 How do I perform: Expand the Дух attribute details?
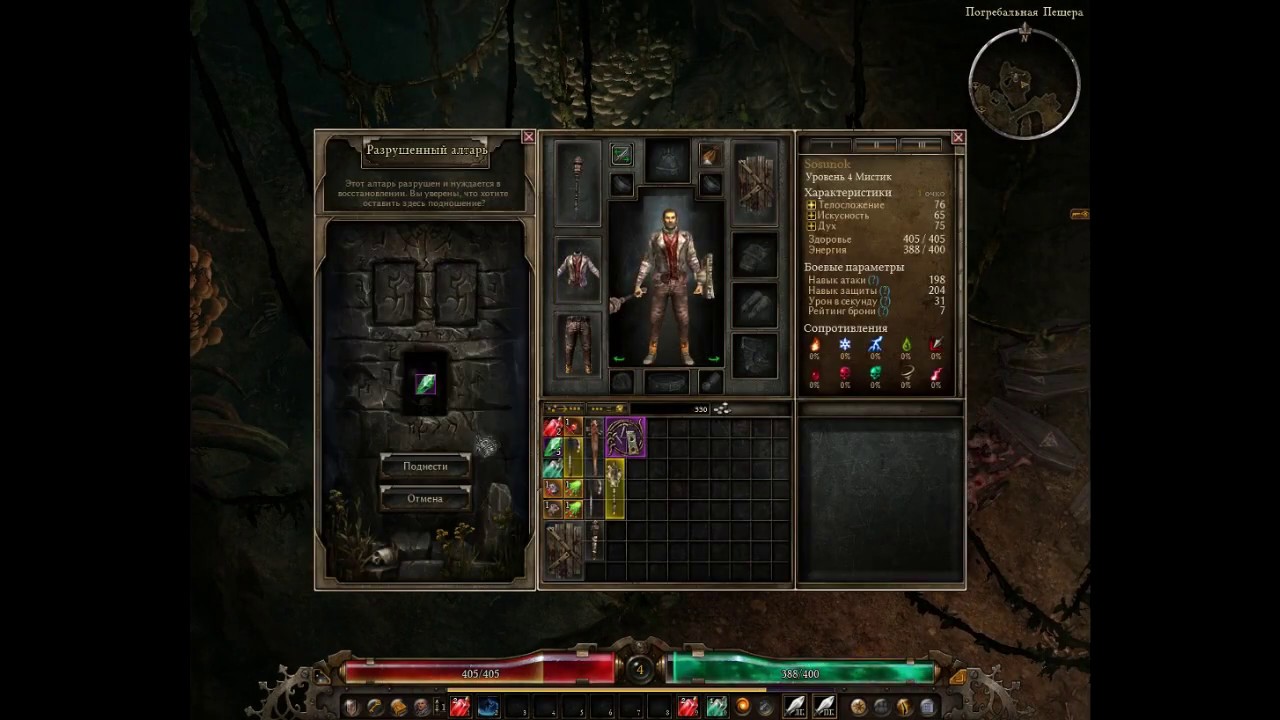[812, 226]
